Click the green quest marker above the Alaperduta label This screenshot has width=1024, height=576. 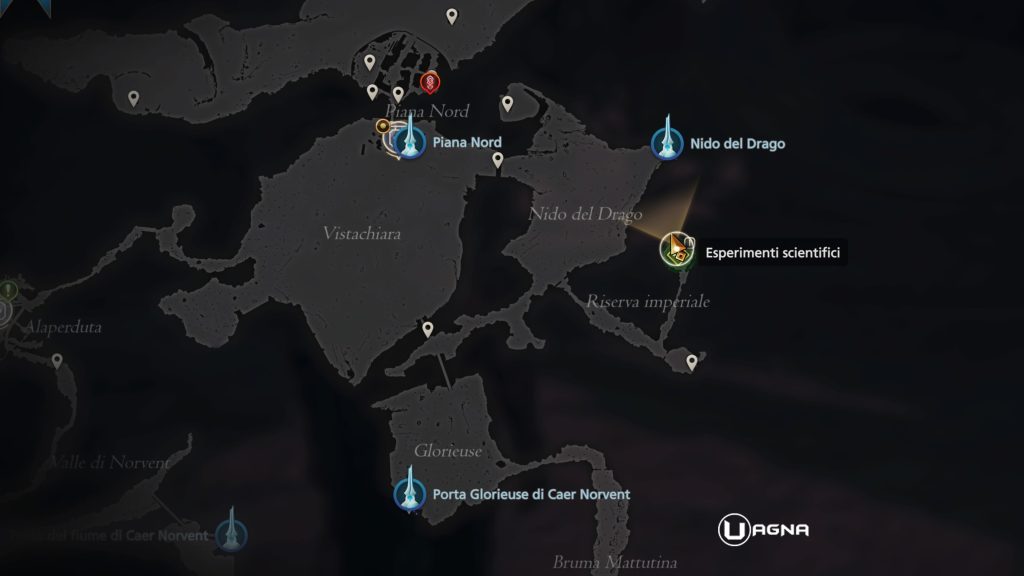(8, 290)
